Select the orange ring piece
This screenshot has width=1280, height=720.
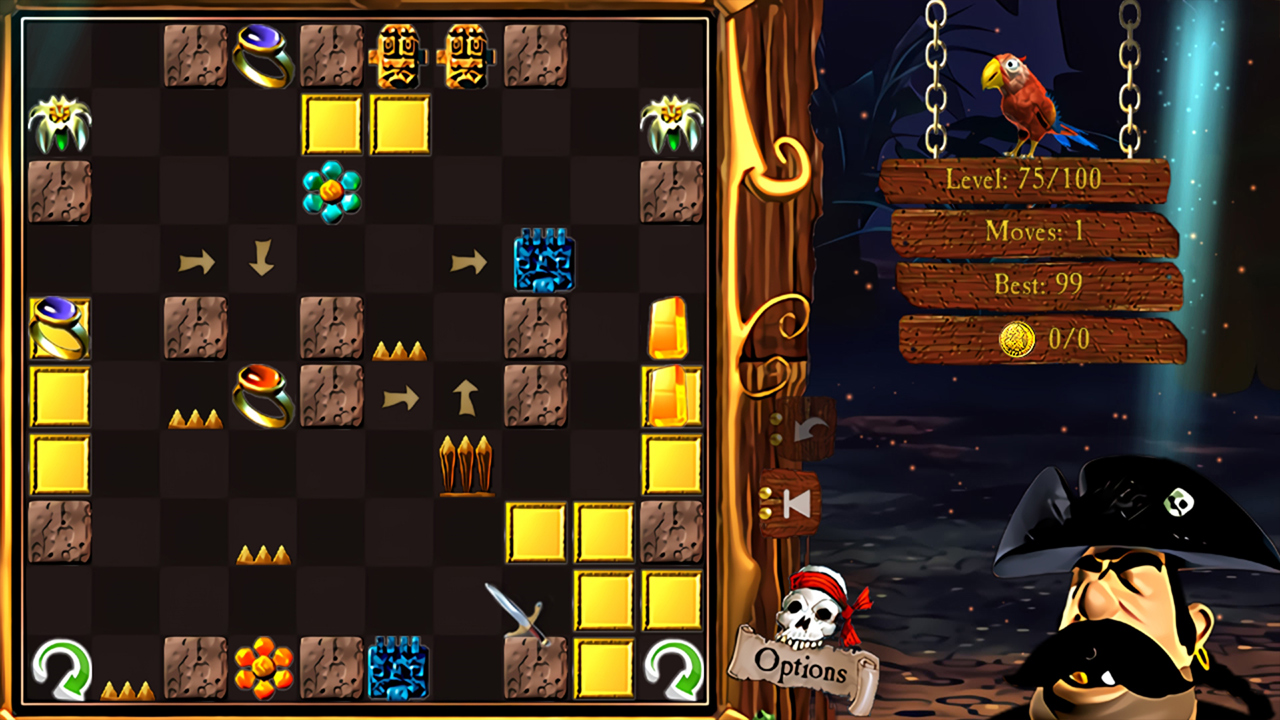point(264,394)
